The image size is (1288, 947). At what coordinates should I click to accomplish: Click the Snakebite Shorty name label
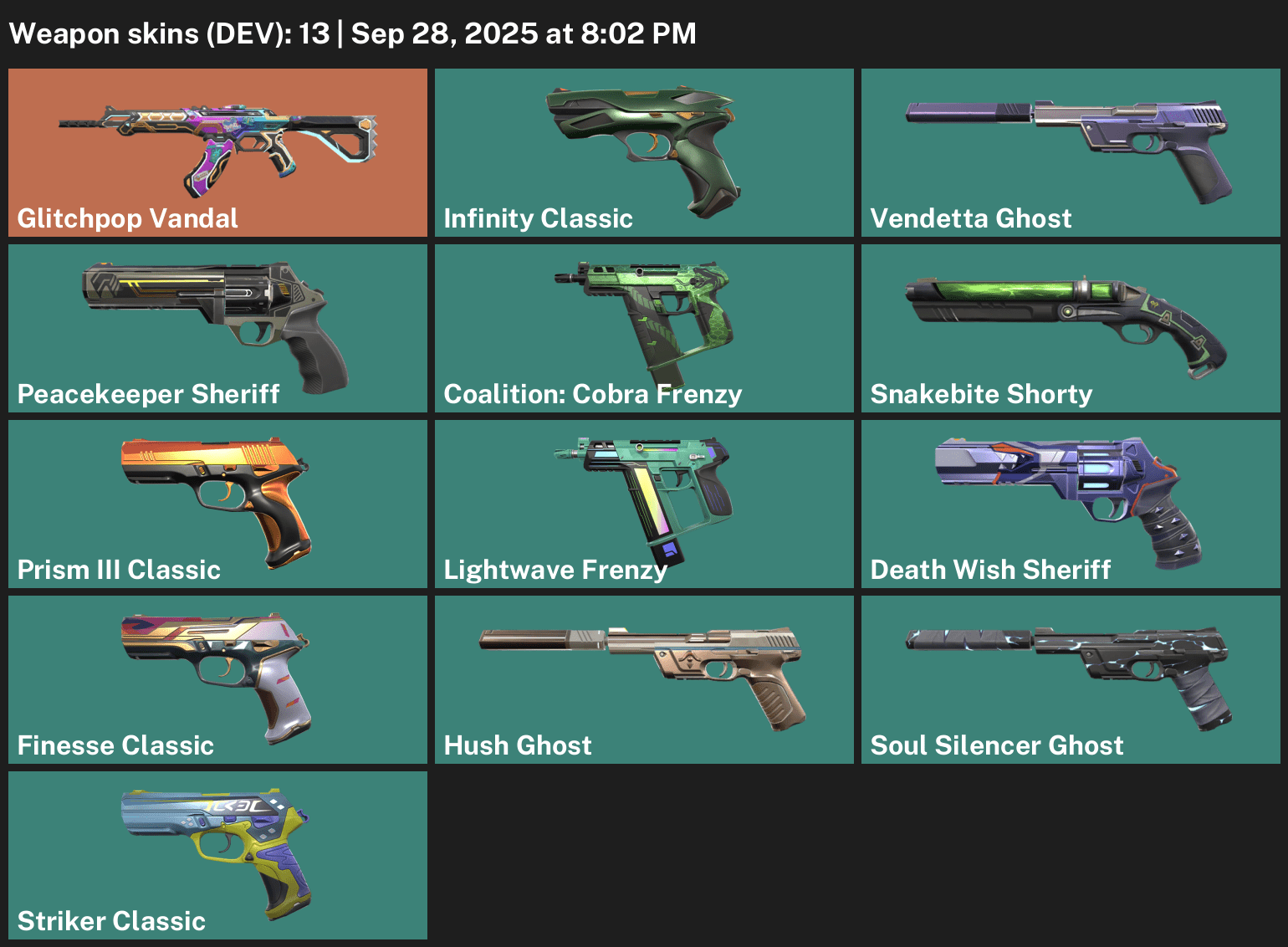click(x=981, y=394)
